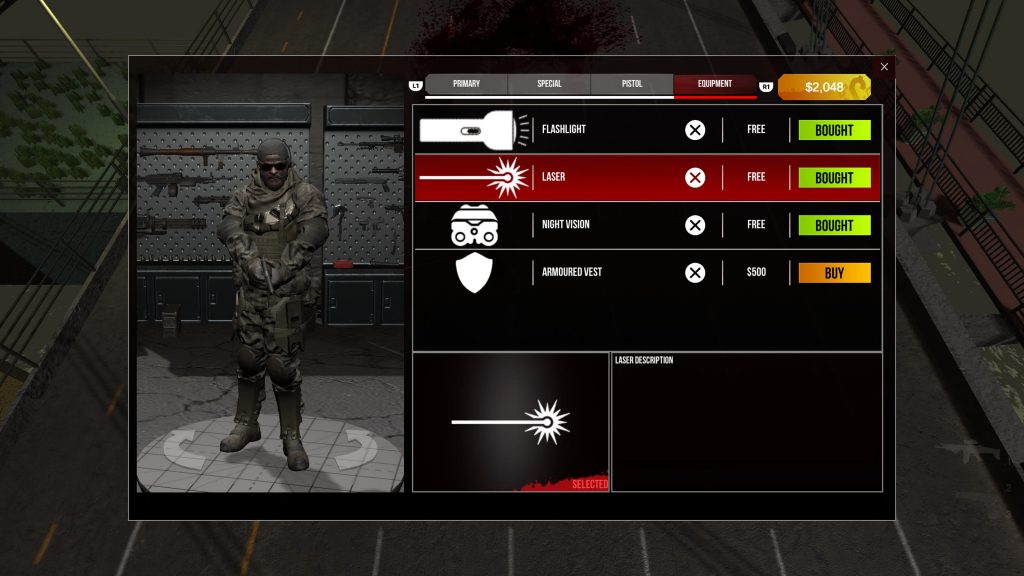Open the Special weapons tab
The image size is (1024, 576).
pos(549,84)
